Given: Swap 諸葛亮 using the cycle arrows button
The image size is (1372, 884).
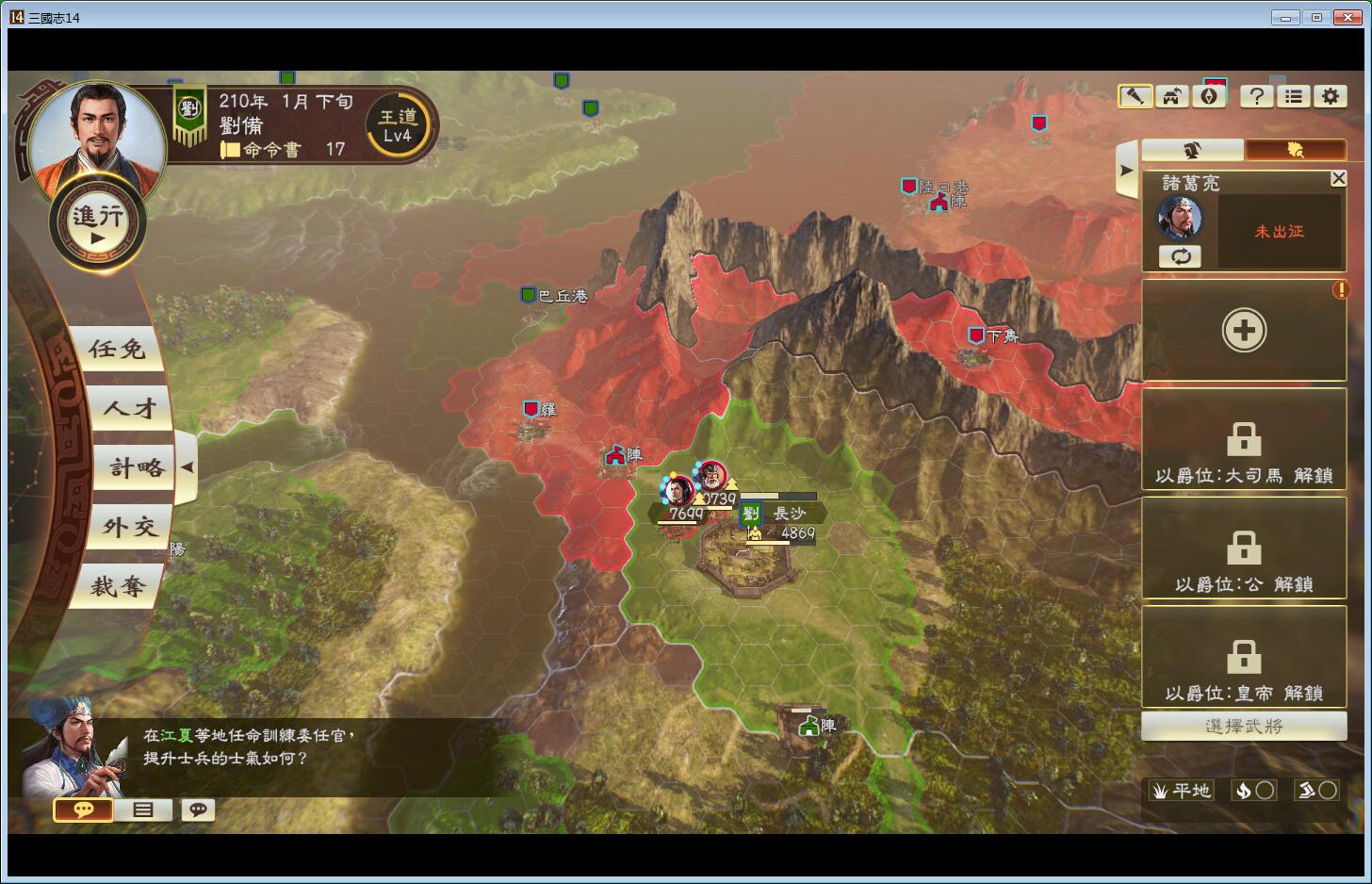Looking at the screenshot, I should pyautogui.click(x=1180, y=256).
